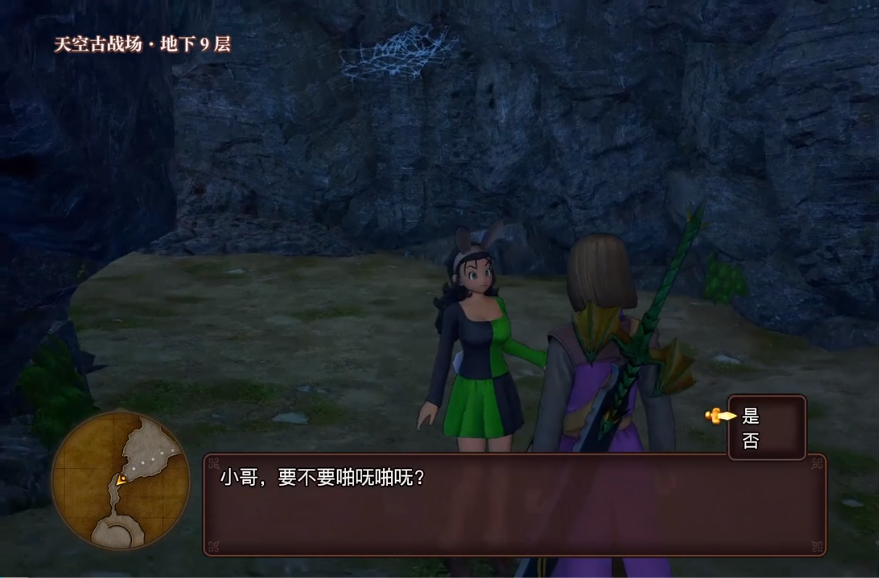This screenshot has height=578, width=879.
Task: Advance the dialogue text box
Action: point(514,504)
